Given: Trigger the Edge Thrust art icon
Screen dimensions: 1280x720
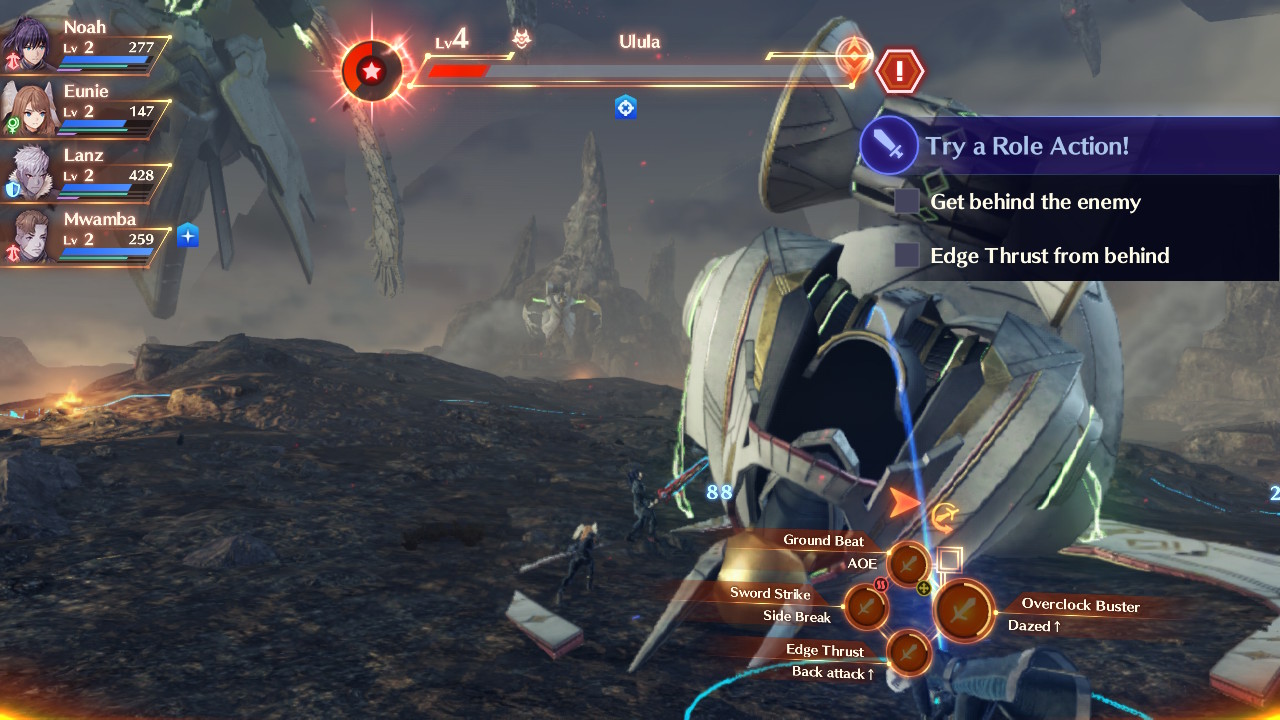Looking at the screenshot, I should 909,652.
